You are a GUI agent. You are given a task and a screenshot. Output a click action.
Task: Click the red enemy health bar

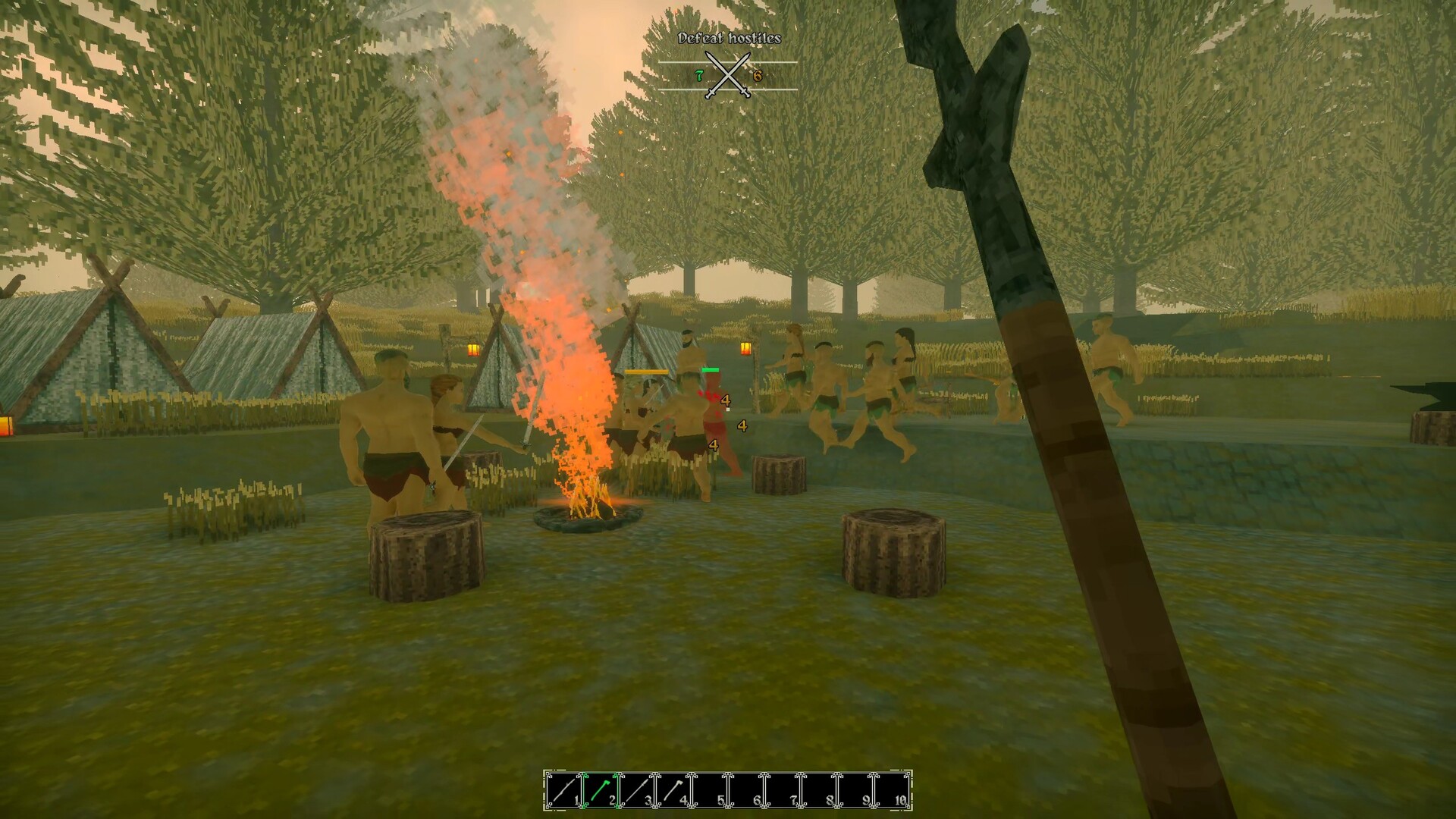[710, 370]
